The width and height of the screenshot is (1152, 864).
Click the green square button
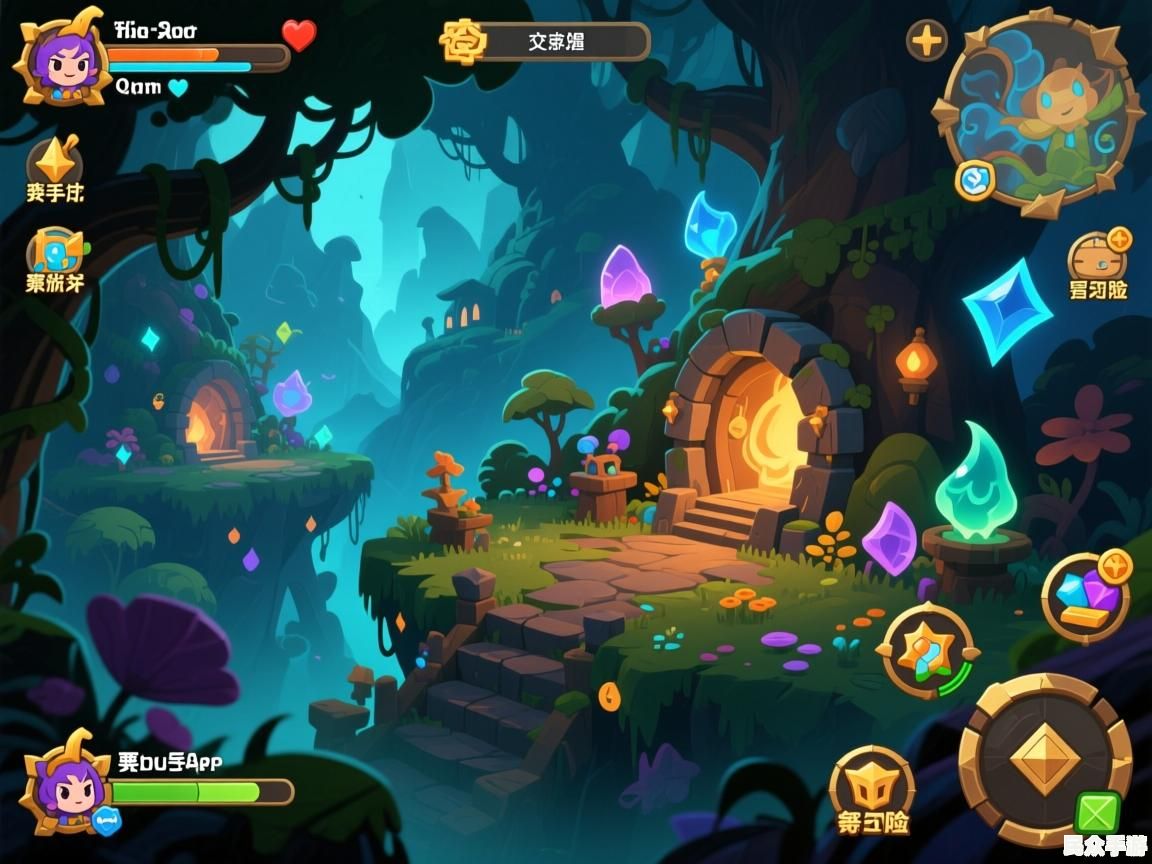[x=1097, y=812]
